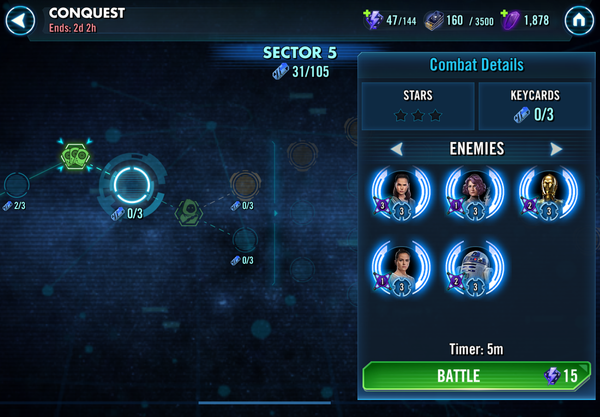The height and width of the screenshot is (417, 600).
Task: Open the home screen button
Action: point(577,18)
